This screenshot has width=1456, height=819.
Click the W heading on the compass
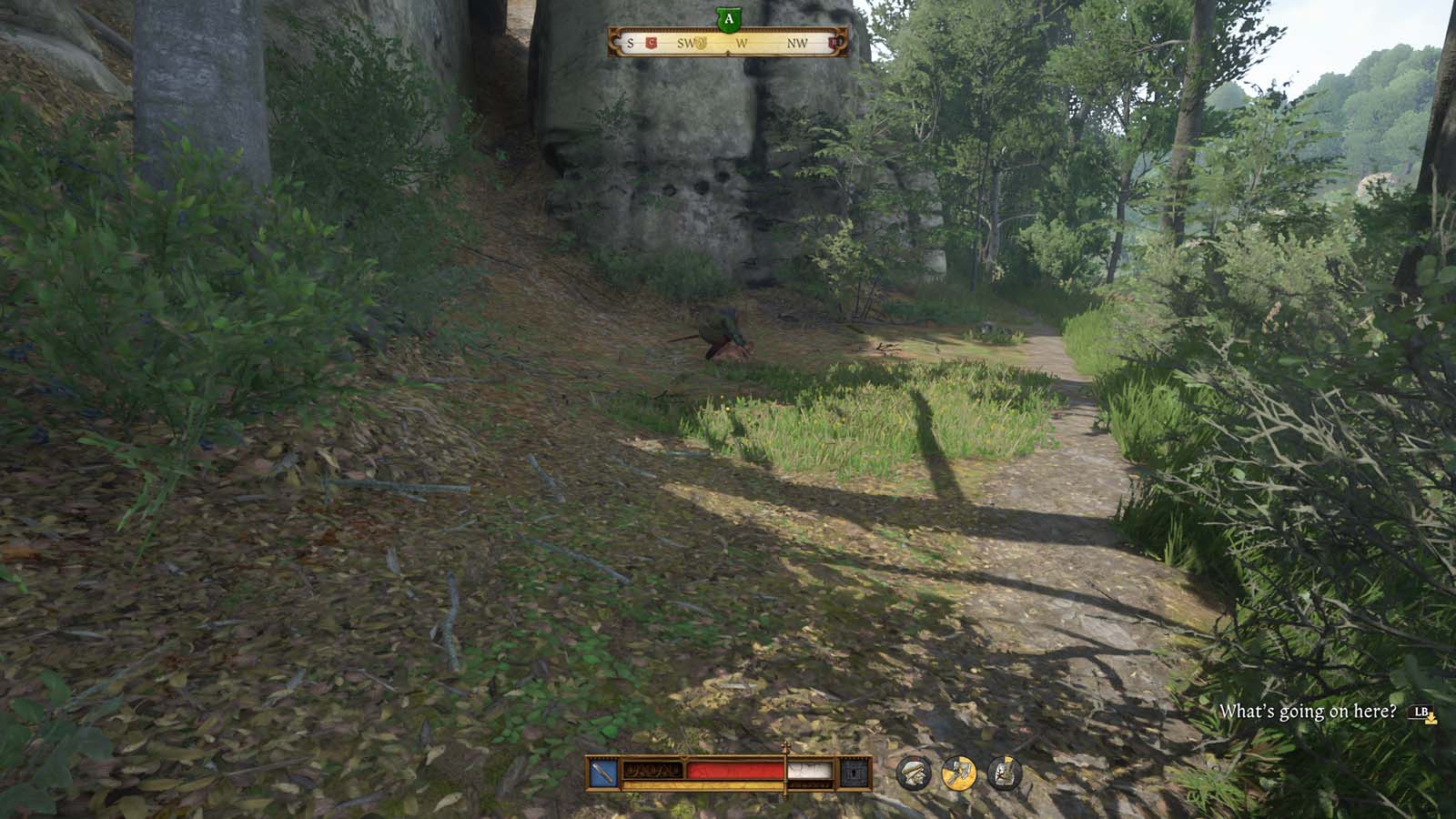(x=742, y=42)
